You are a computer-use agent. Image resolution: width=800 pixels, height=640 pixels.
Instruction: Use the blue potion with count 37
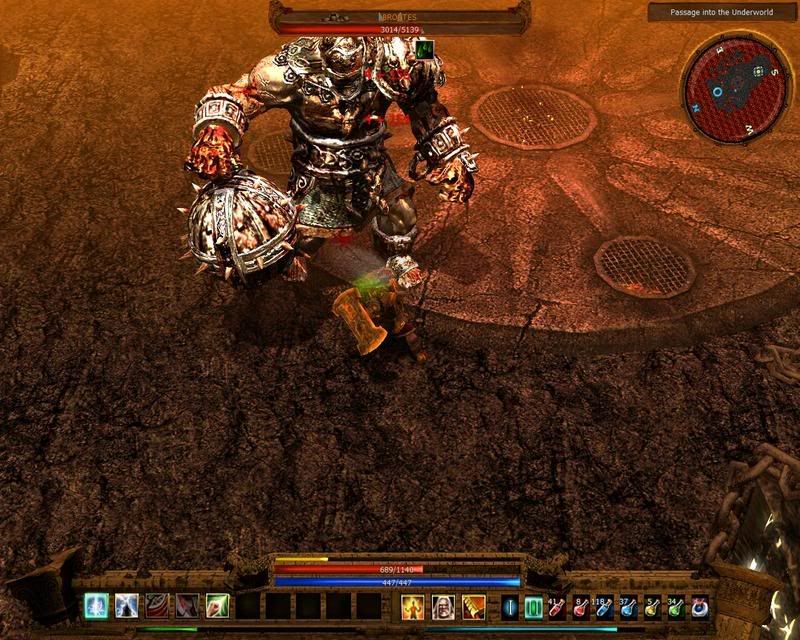click(629, 606)
